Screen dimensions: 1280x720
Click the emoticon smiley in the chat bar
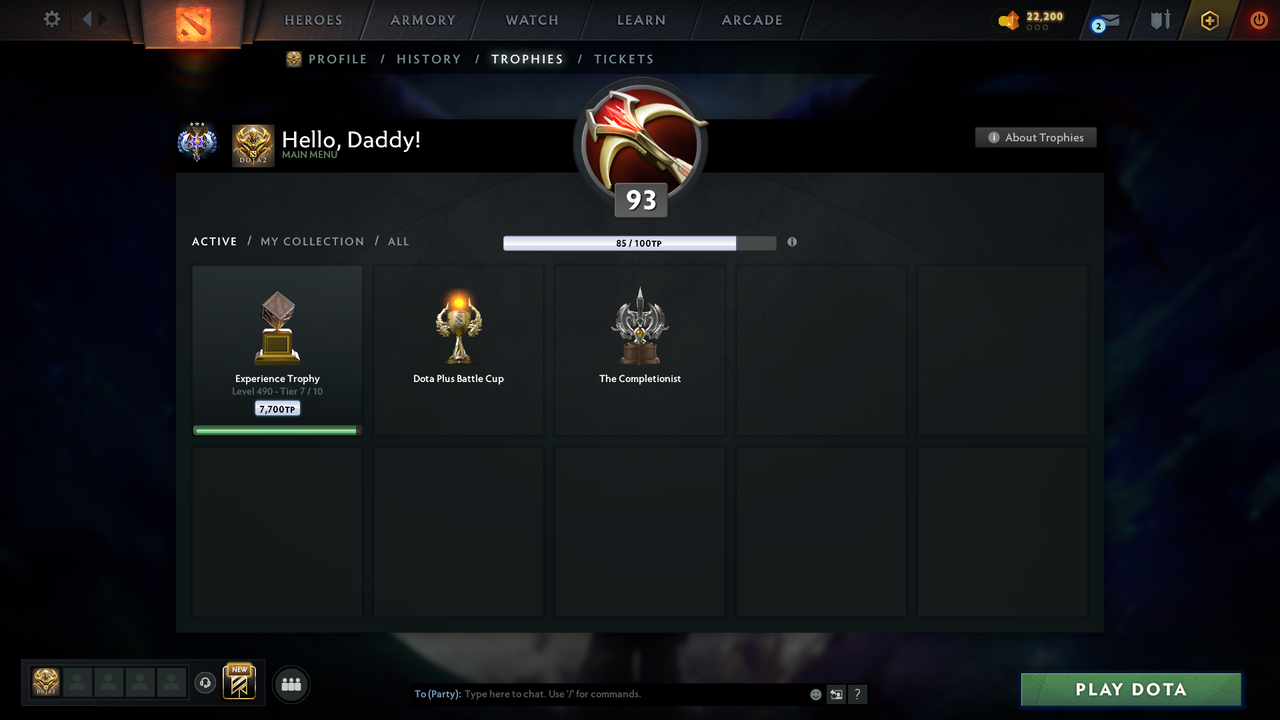[816, 693]
